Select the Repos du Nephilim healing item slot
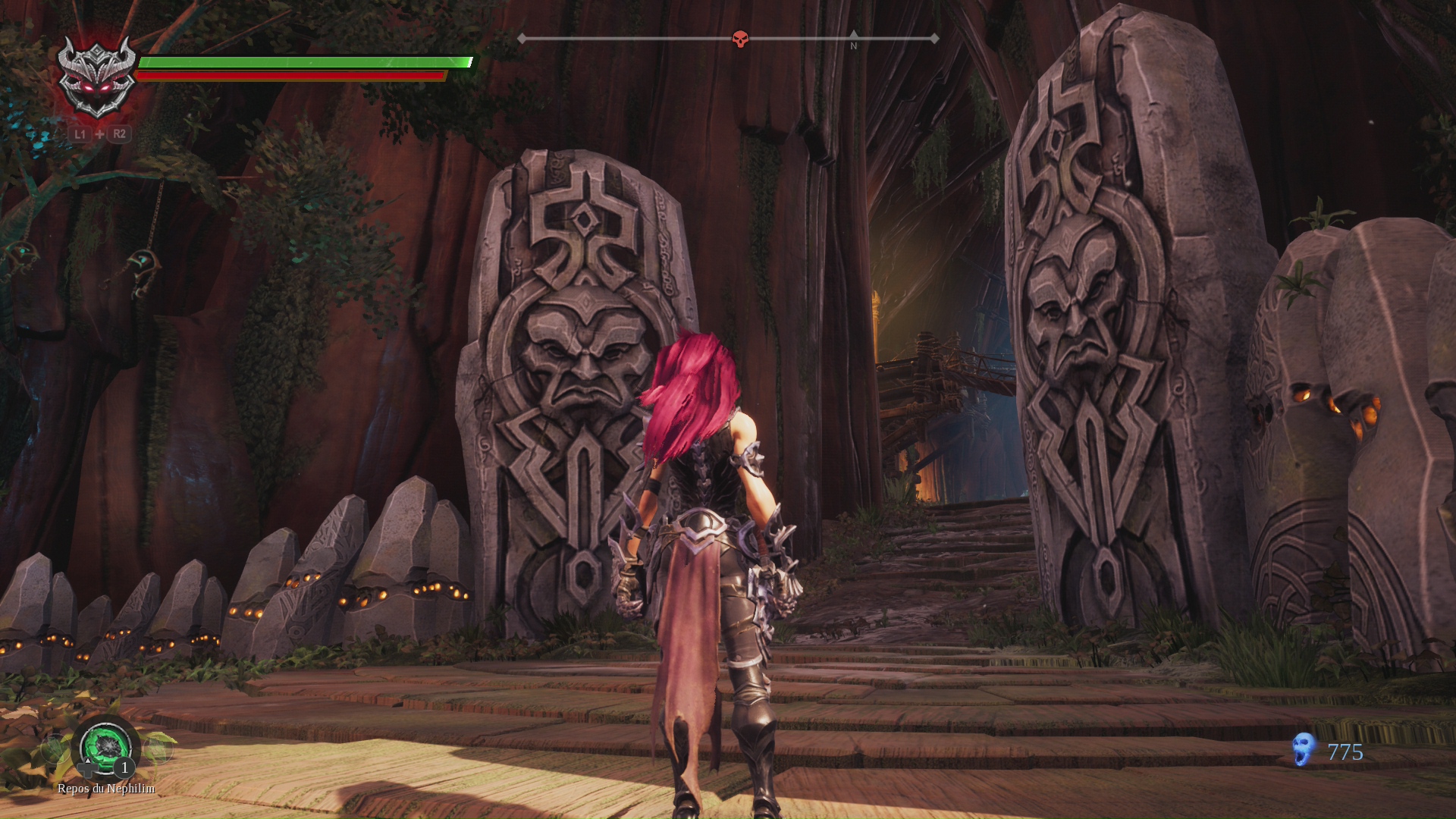Screen dimensions: 1456x819 point(106,747)
